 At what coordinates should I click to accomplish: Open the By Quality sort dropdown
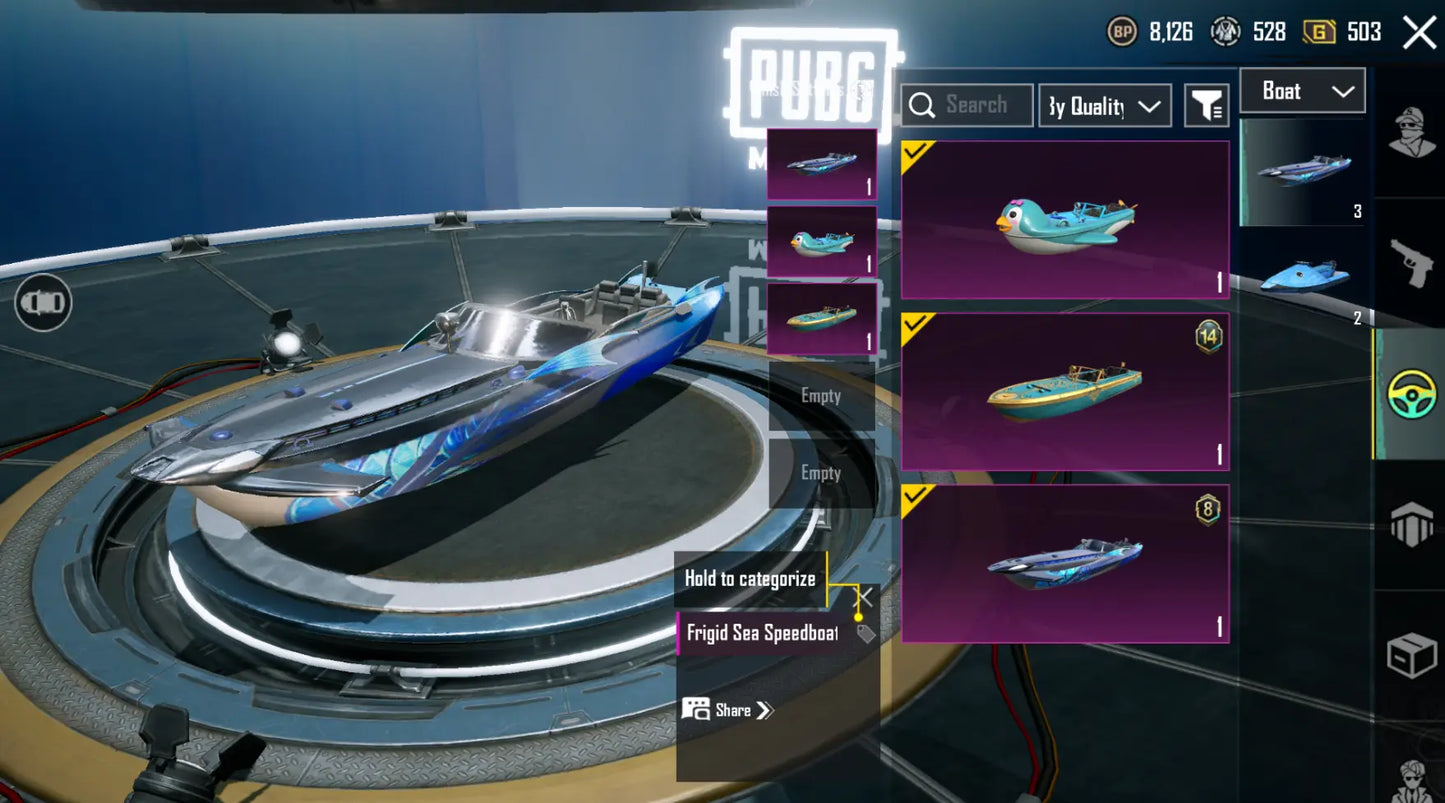pos(1104,105)
